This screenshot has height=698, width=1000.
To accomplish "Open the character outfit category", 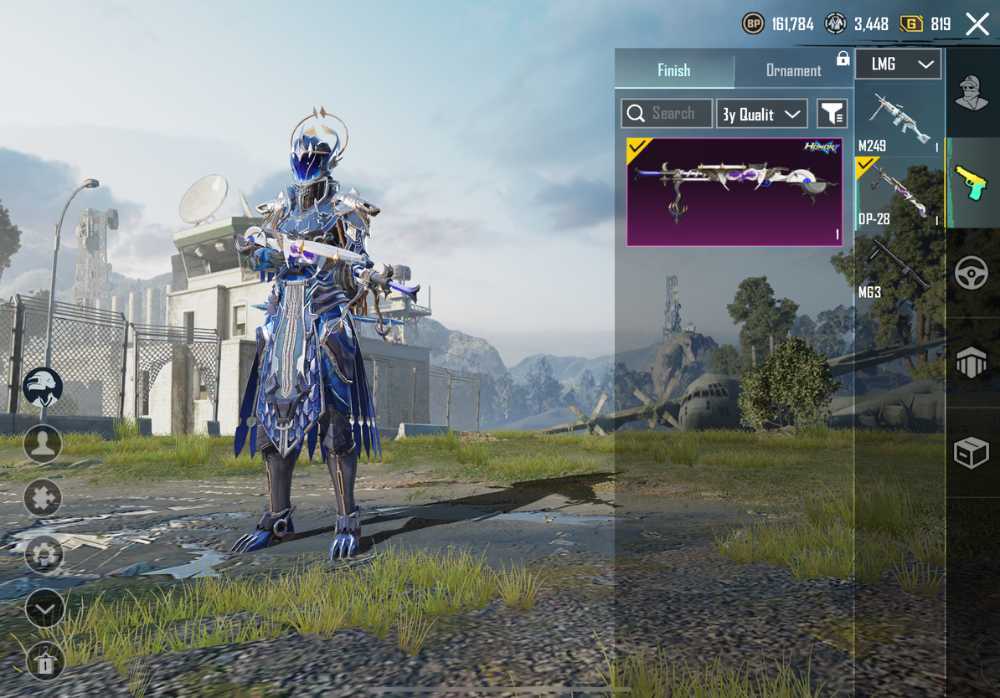I will click(x=971, y=95).
